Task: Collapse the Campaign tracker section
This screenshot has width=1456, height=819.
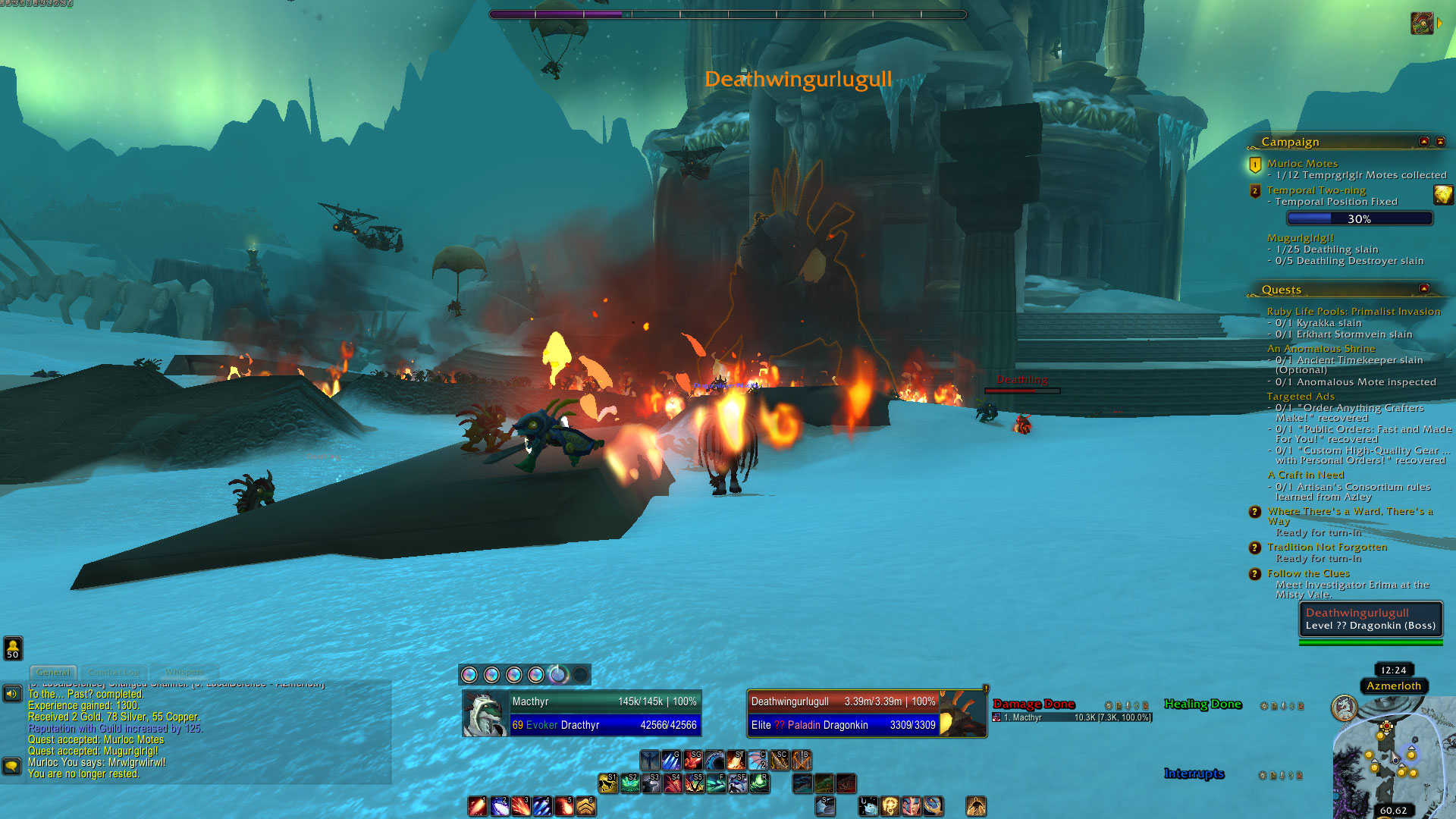Action: coord(1424,142)
